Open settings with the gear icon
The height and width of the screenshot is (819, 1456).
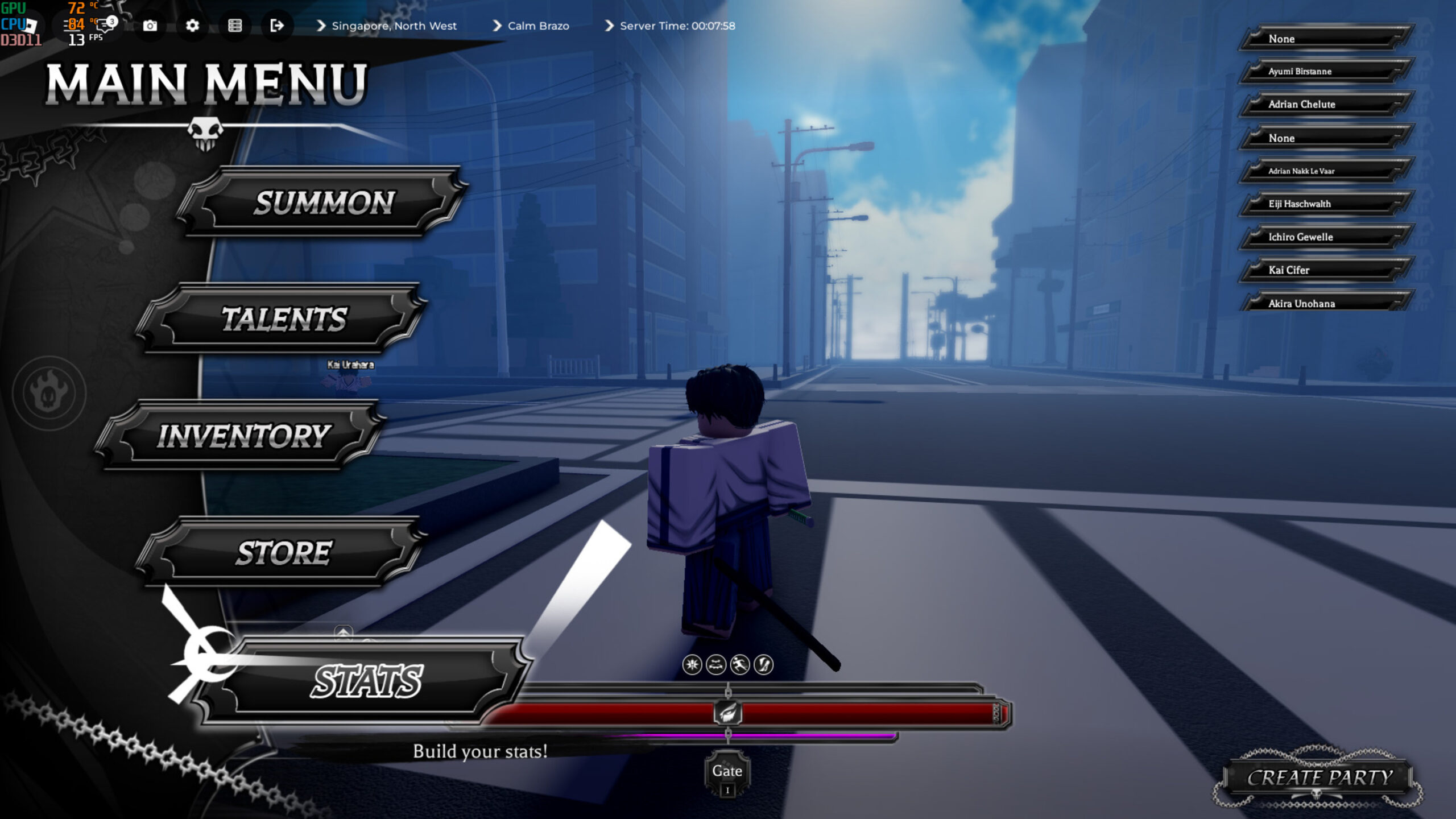tap(192, 26)
